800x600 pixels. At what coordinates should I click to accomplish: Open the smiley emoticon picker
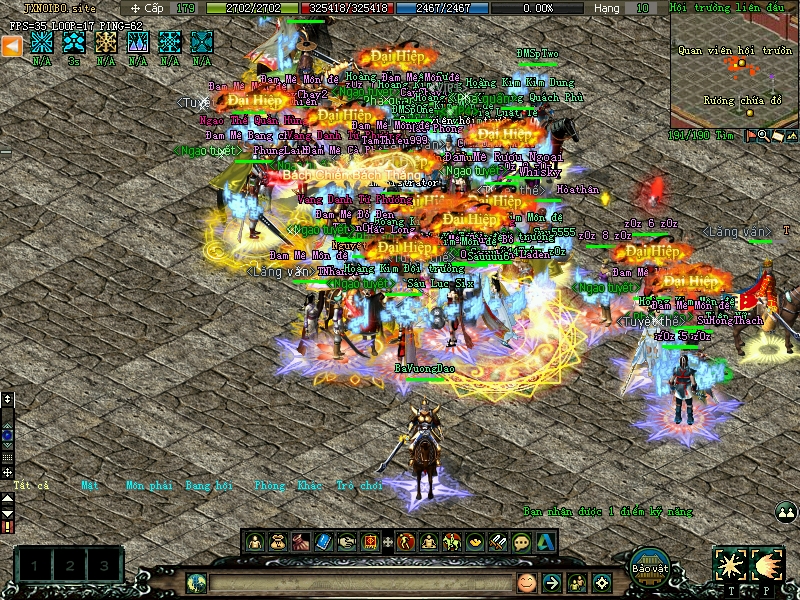coord(526,582)
